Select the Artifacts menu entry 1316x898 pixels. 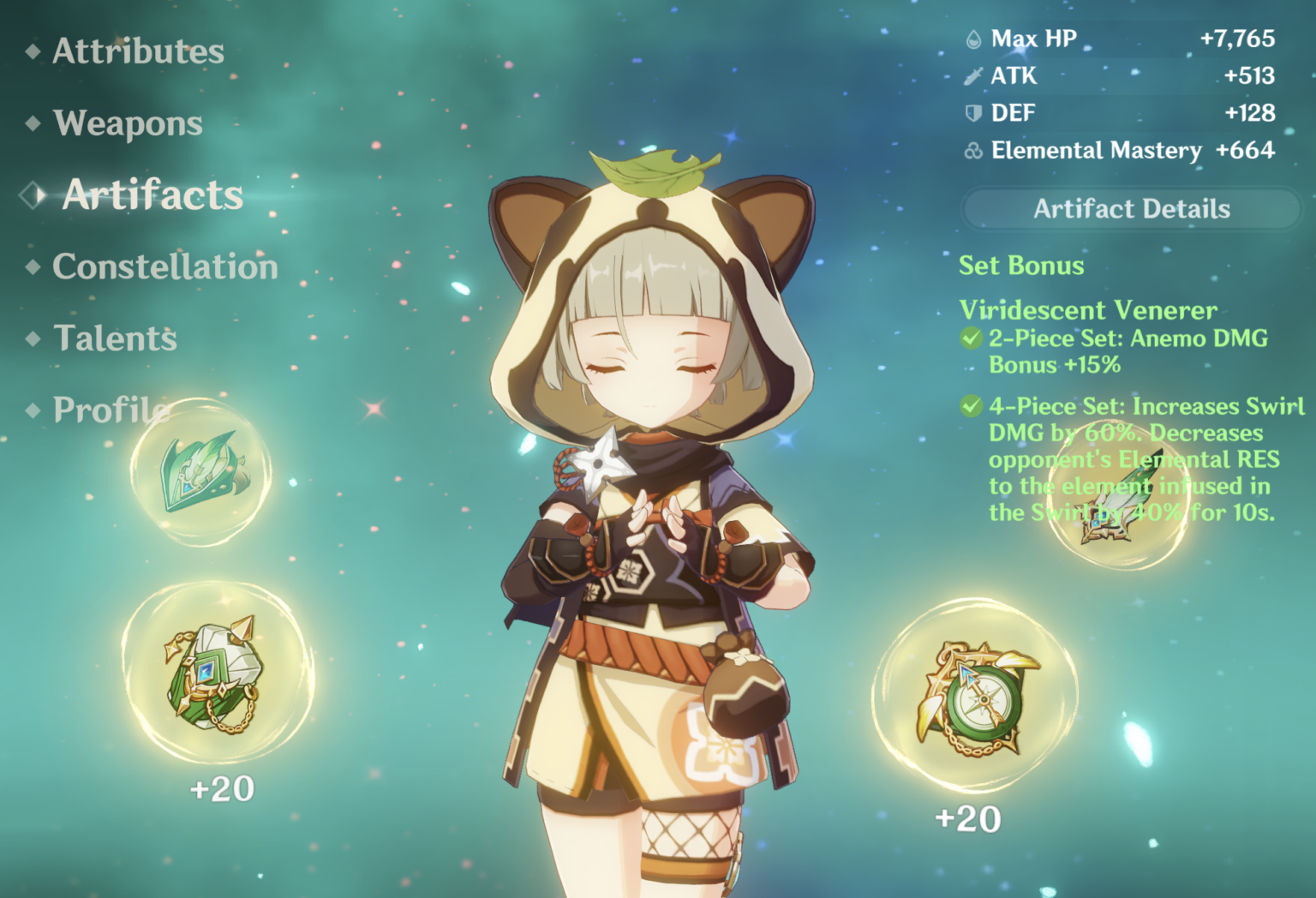coord(151,194)
